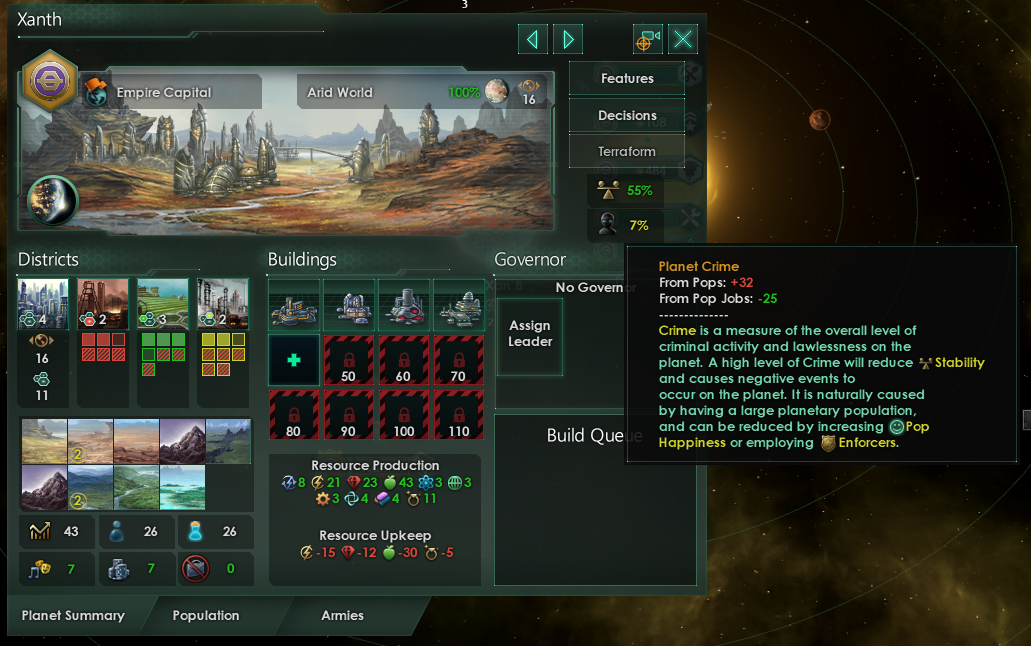Select the agriculture district

click(x=162, y=304)
